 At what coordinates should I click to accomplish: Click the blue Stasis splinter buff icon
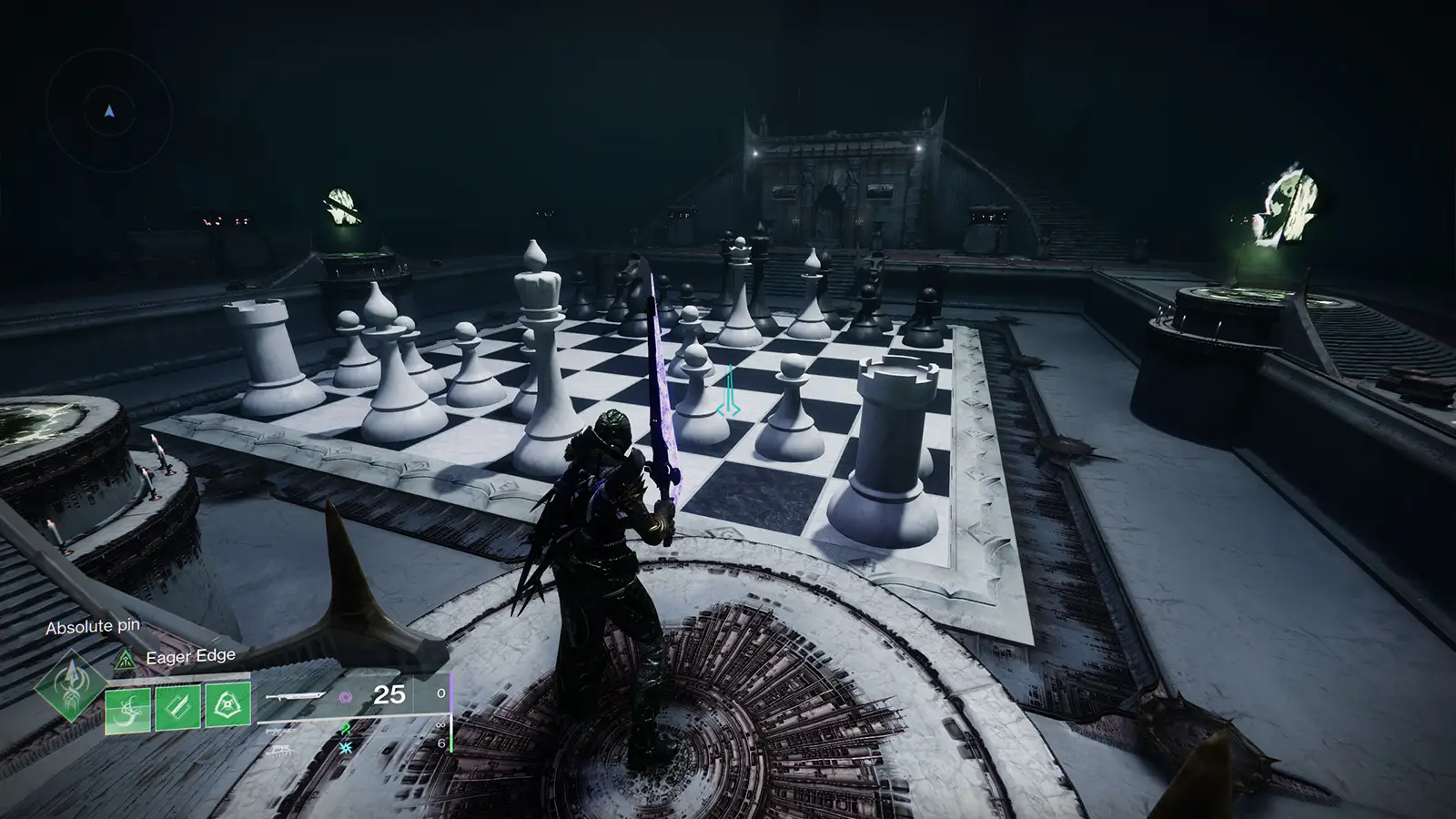pyautogui.click(x=344, y=745)
